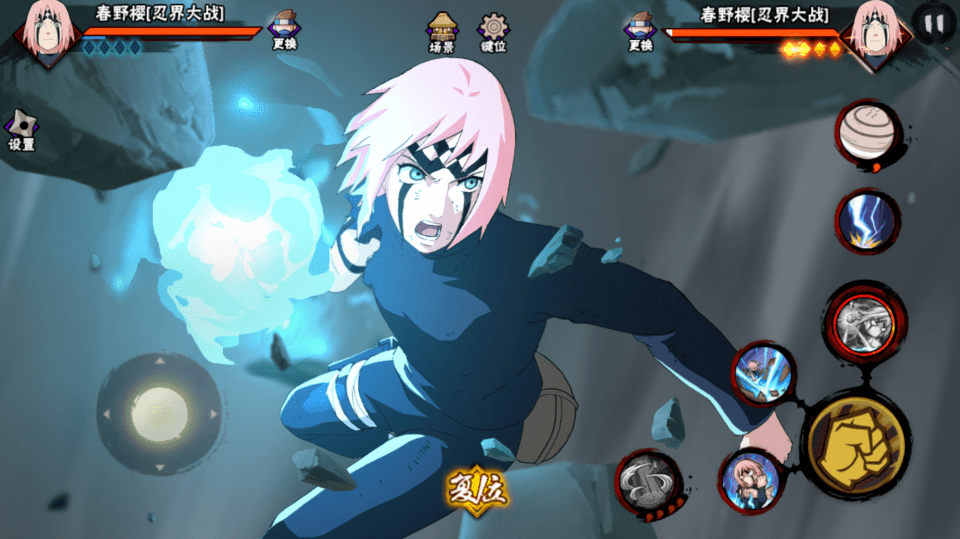Tap the left player's 更换 swap button
Viewport: 960px width, 539px height.
click(x=284, y=31)
